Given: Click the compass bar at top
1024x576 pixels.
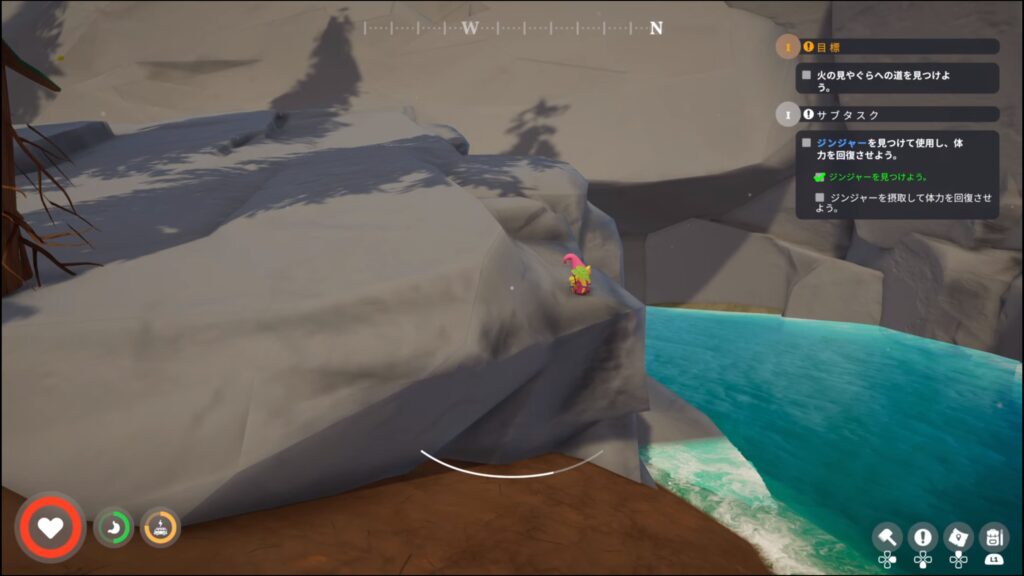Looking at the screenshot, I should click(513, 28).
